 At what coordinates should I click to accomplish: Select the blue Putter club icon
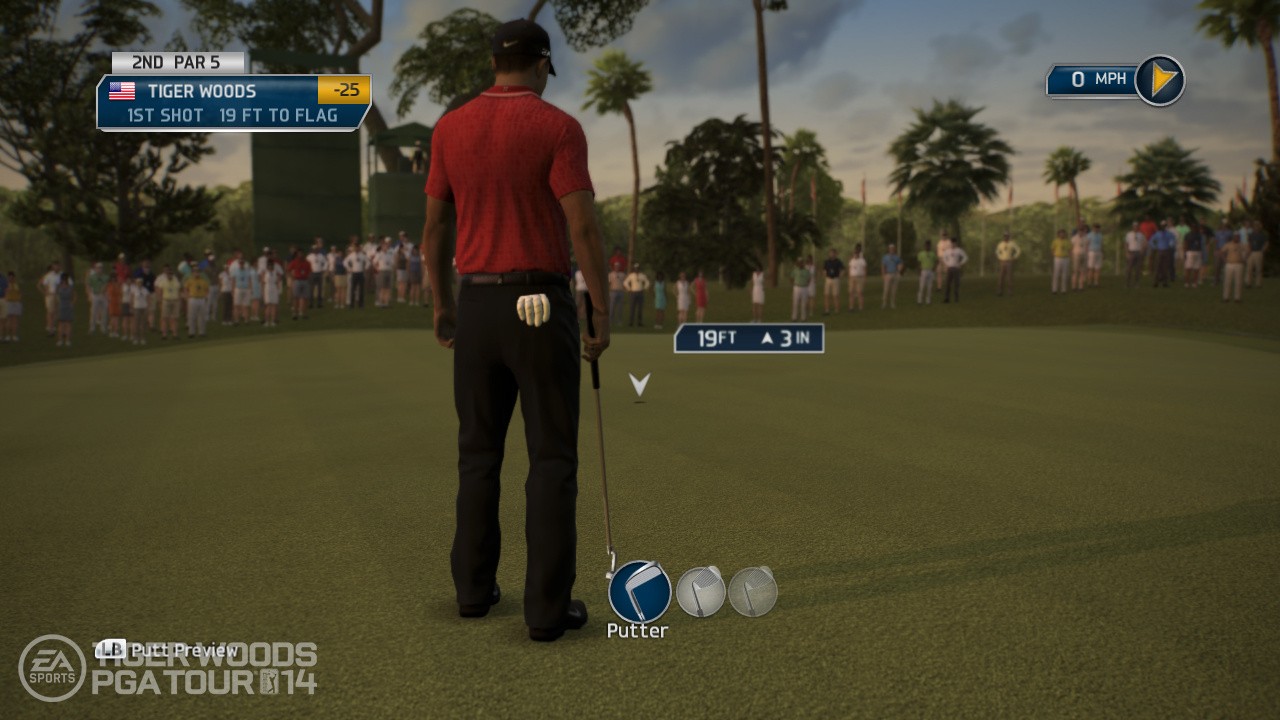coord(639,591)
